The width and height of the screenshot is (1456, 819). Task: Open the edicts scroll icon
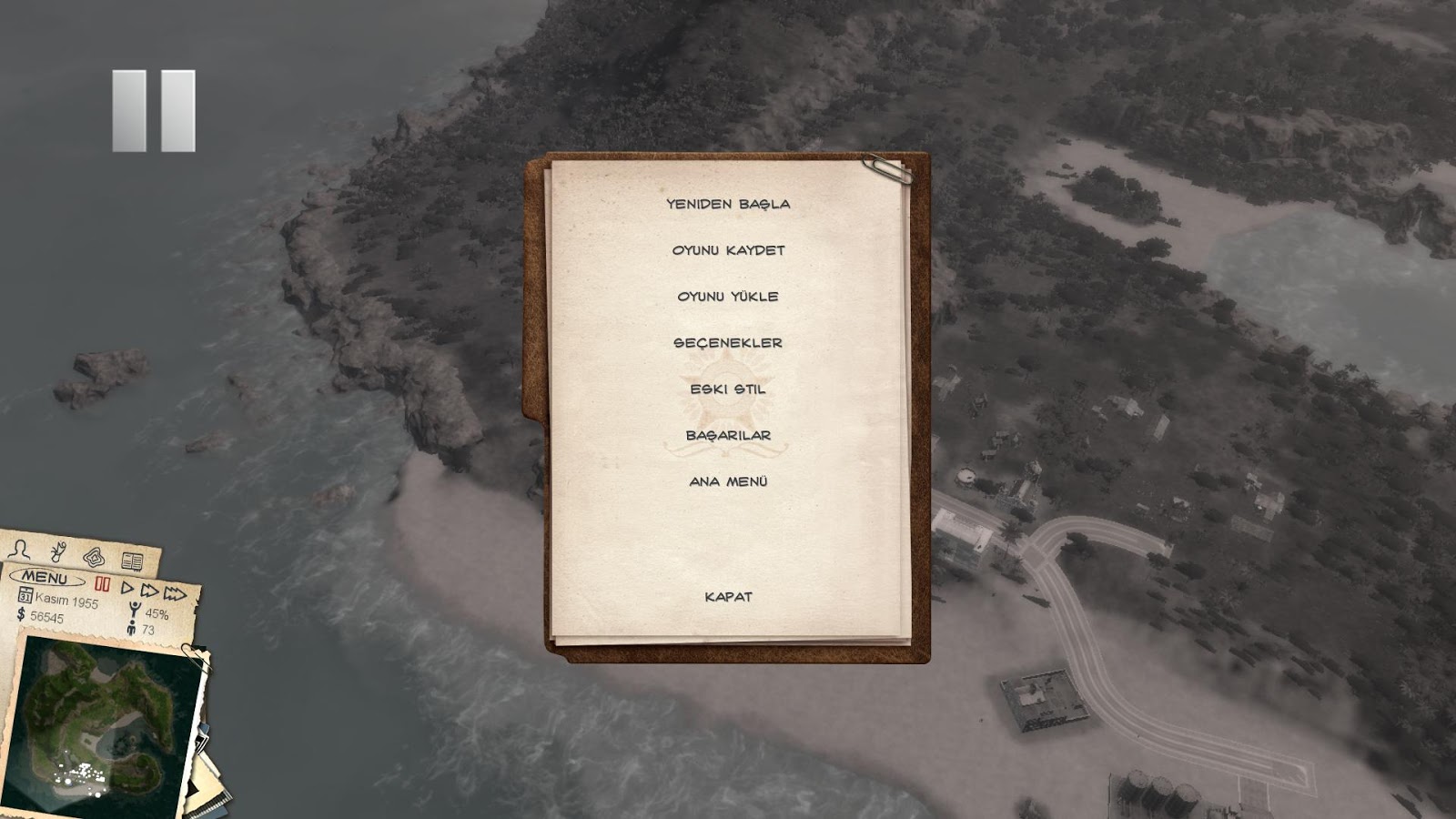[x=57, y=551]
